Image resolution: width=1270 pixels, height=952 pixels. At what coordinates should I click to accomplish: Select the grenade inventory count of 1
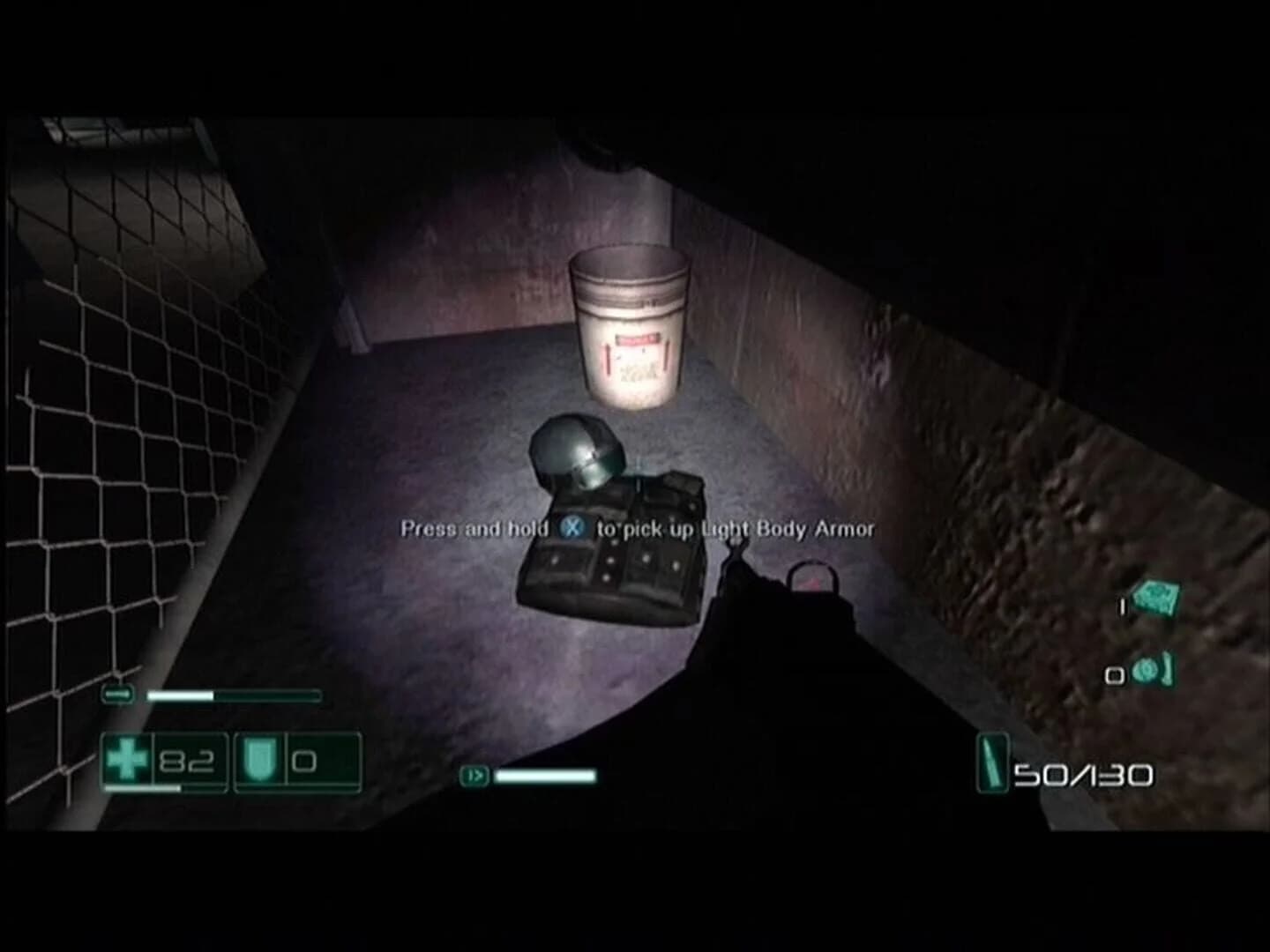pos(1121,605)
